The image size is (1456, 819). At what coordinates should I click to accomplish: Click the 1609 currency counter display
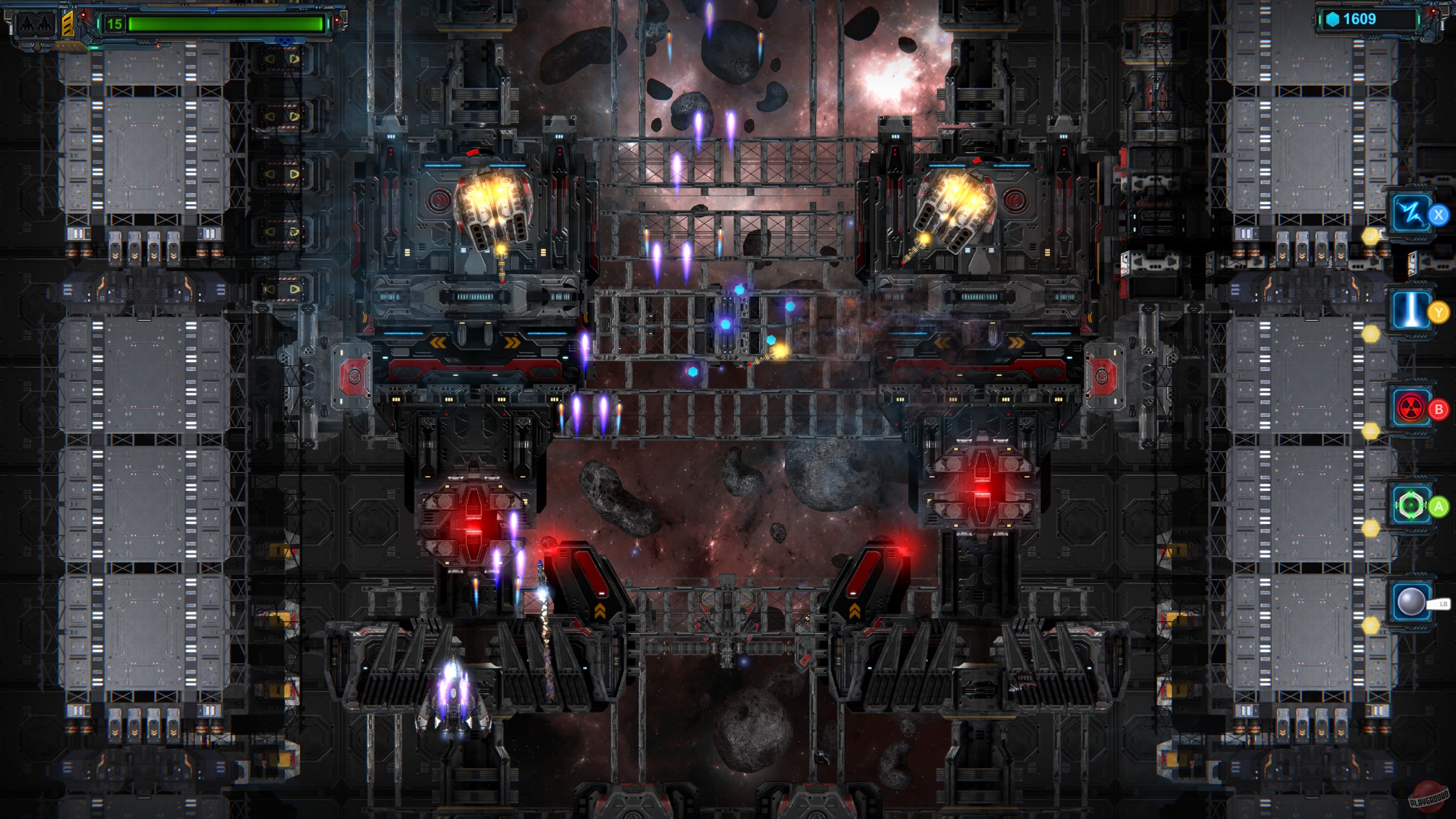(1360, 18)
